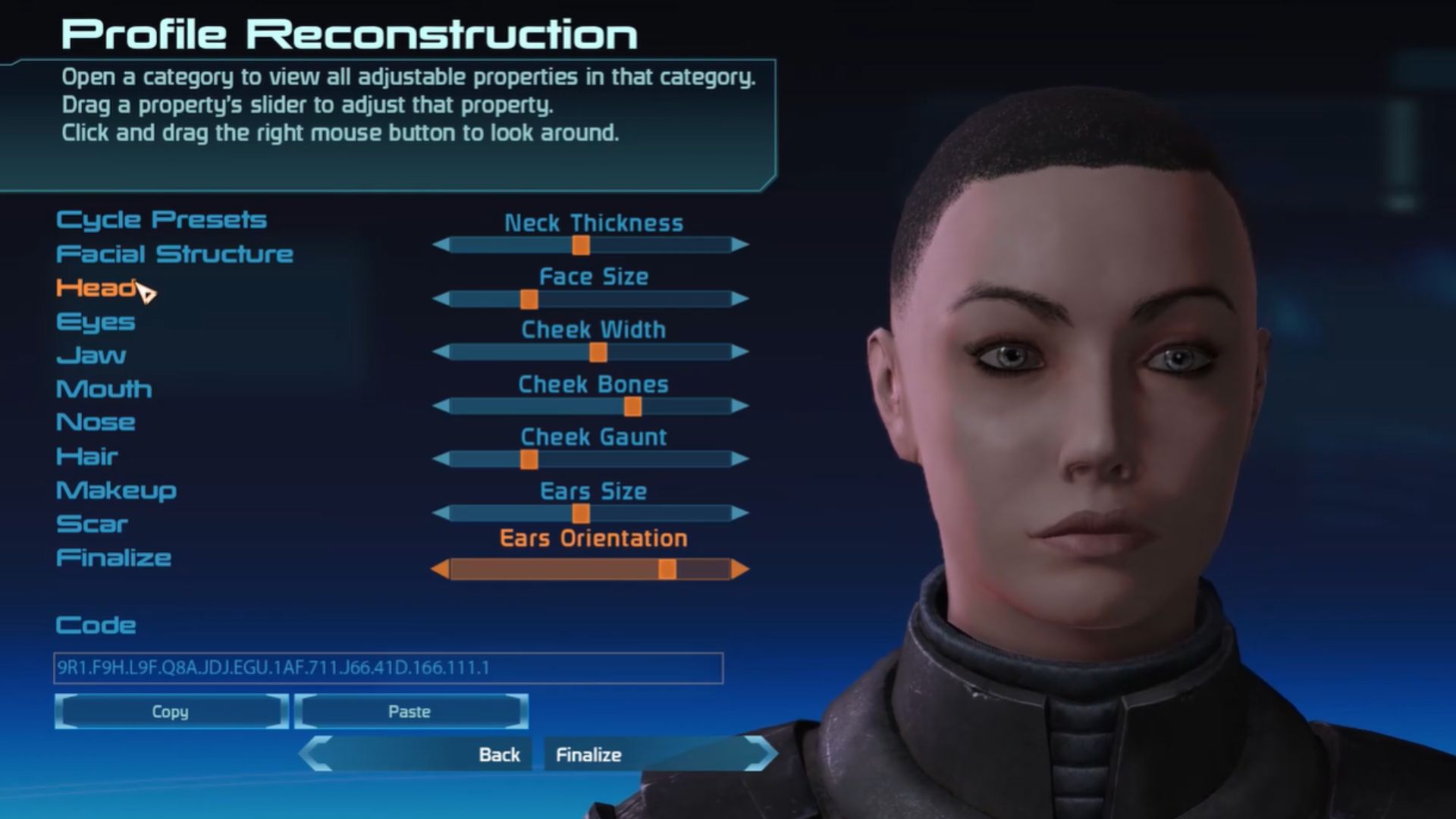Switch to the Mouth category

[104, 389]
